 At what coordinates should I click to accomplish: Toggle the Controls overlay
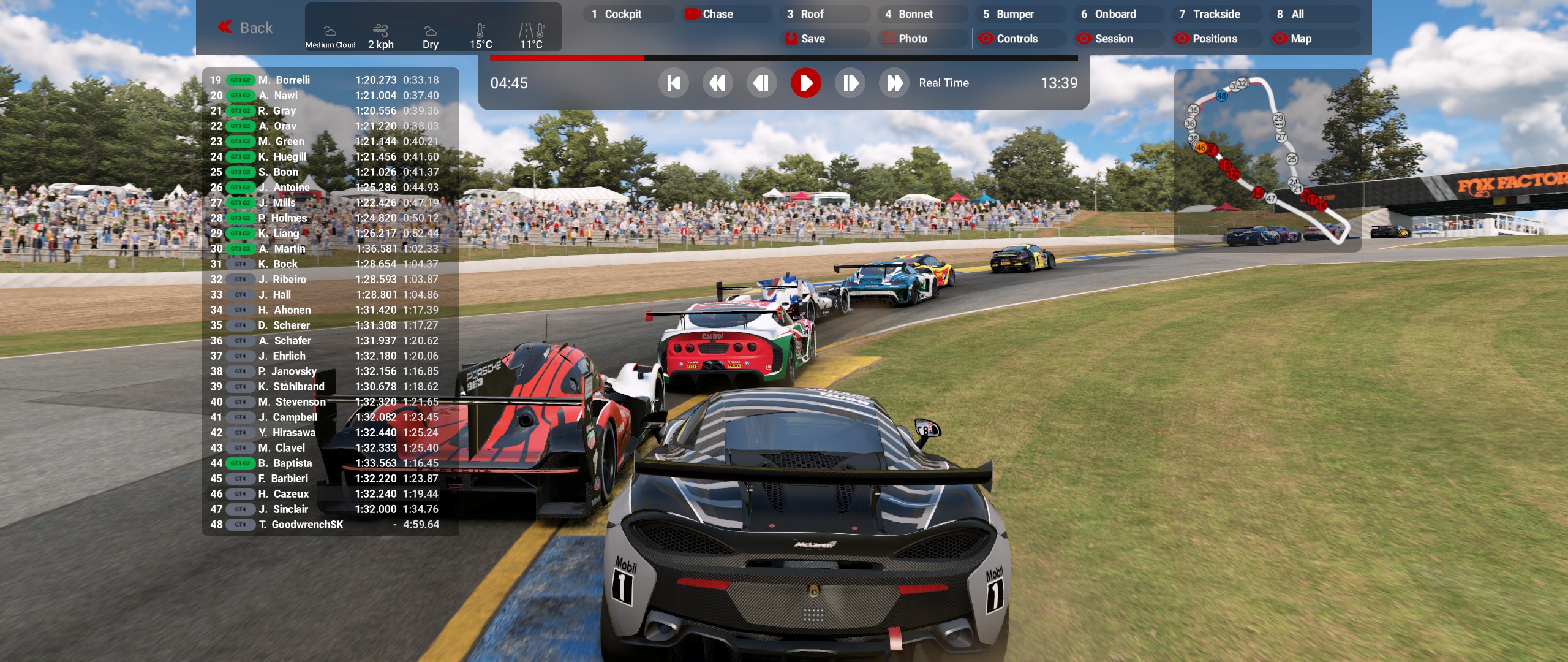pos(1019,39)
